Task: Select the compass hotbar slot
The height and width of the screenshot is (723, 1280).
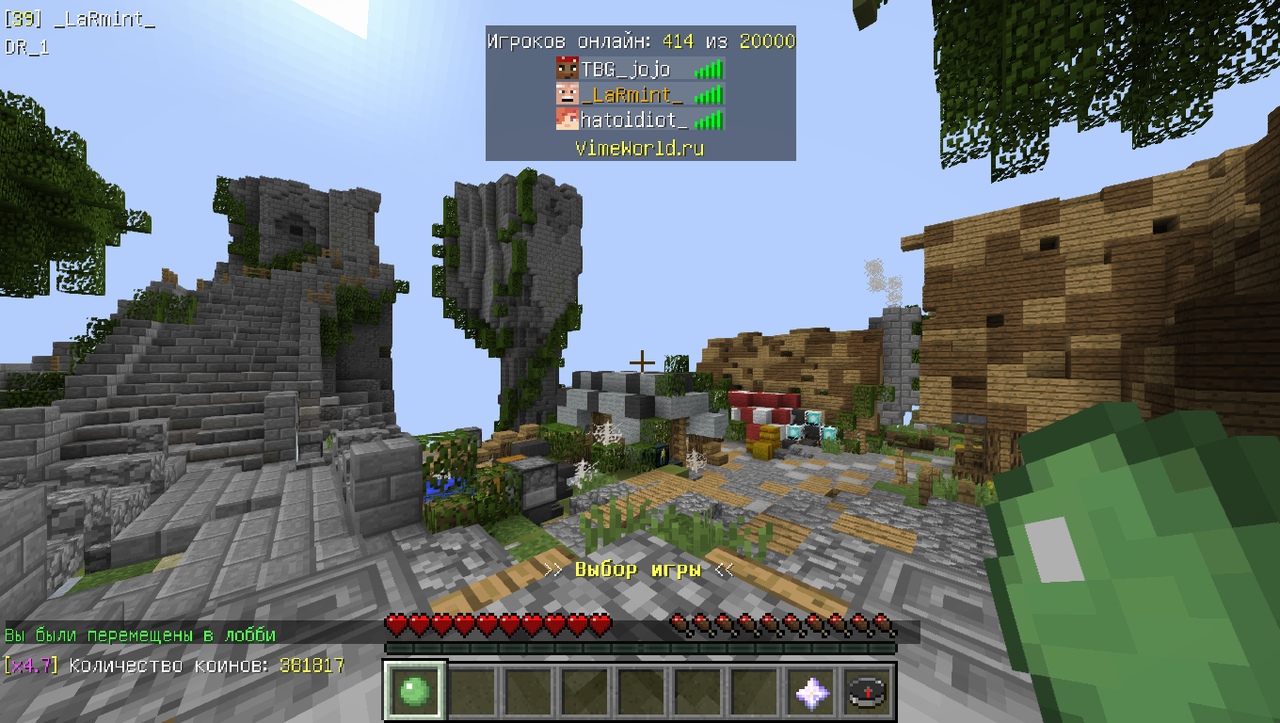Action: pyautogui.click(x=868, y=691)
